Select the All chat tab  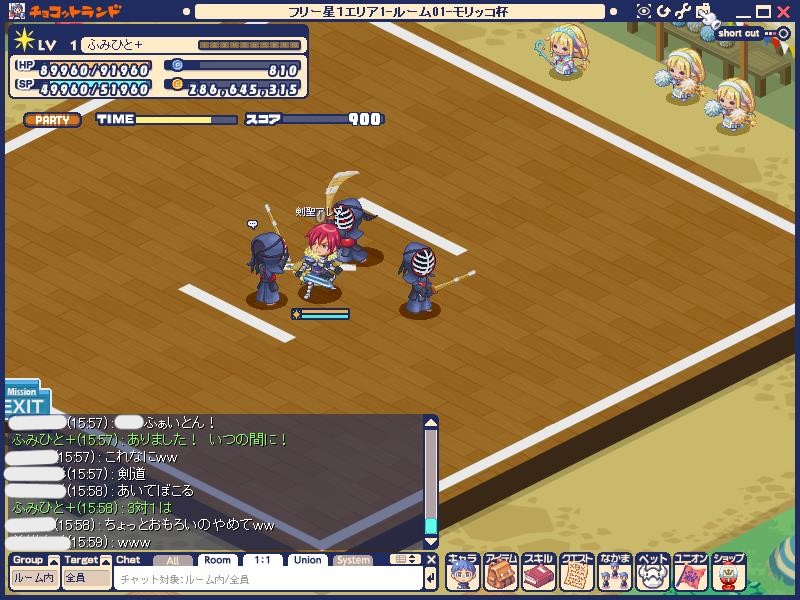click(173, 560)
